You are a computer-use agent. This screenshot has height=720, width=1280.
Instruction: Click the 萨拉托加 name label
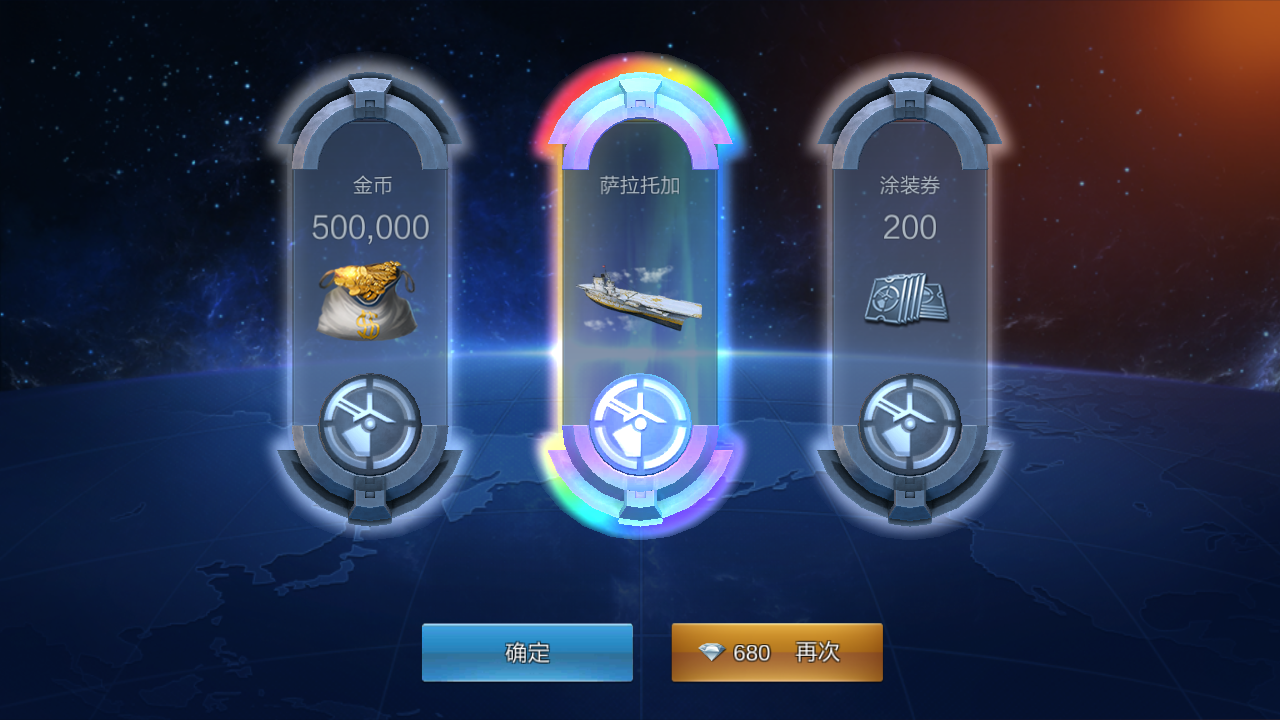pos(638,183)
